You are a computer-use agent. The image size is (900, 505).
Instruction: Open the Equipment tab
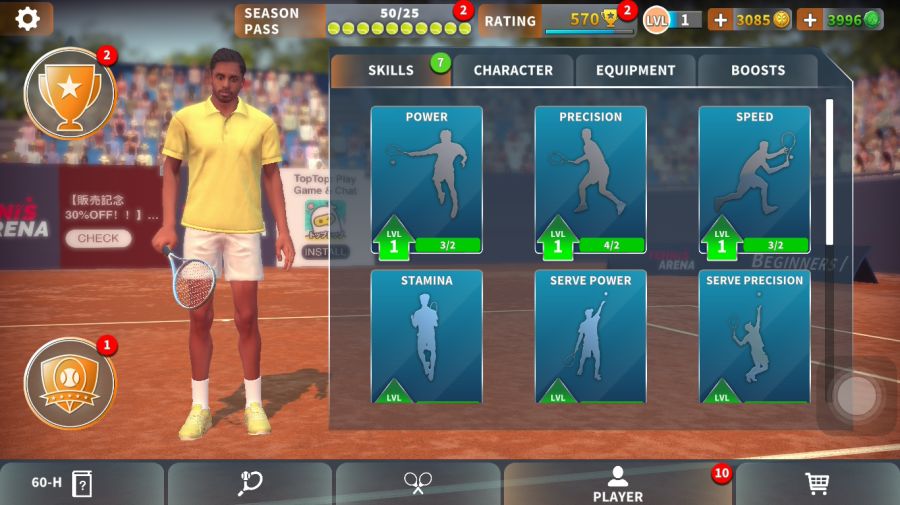tap(636, 70)
